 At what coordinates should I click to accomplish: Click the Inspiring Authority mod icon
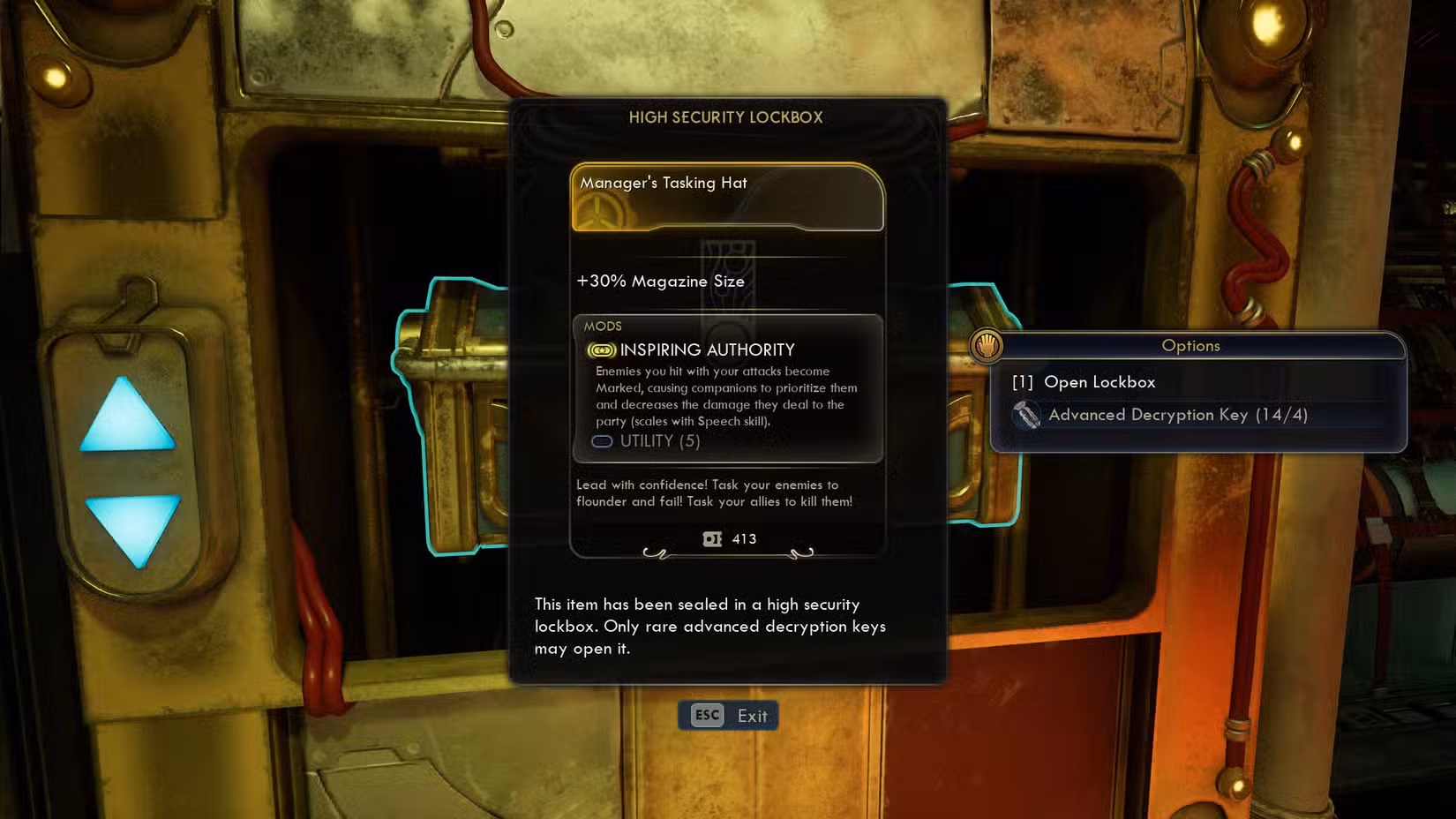click(601, 349)
